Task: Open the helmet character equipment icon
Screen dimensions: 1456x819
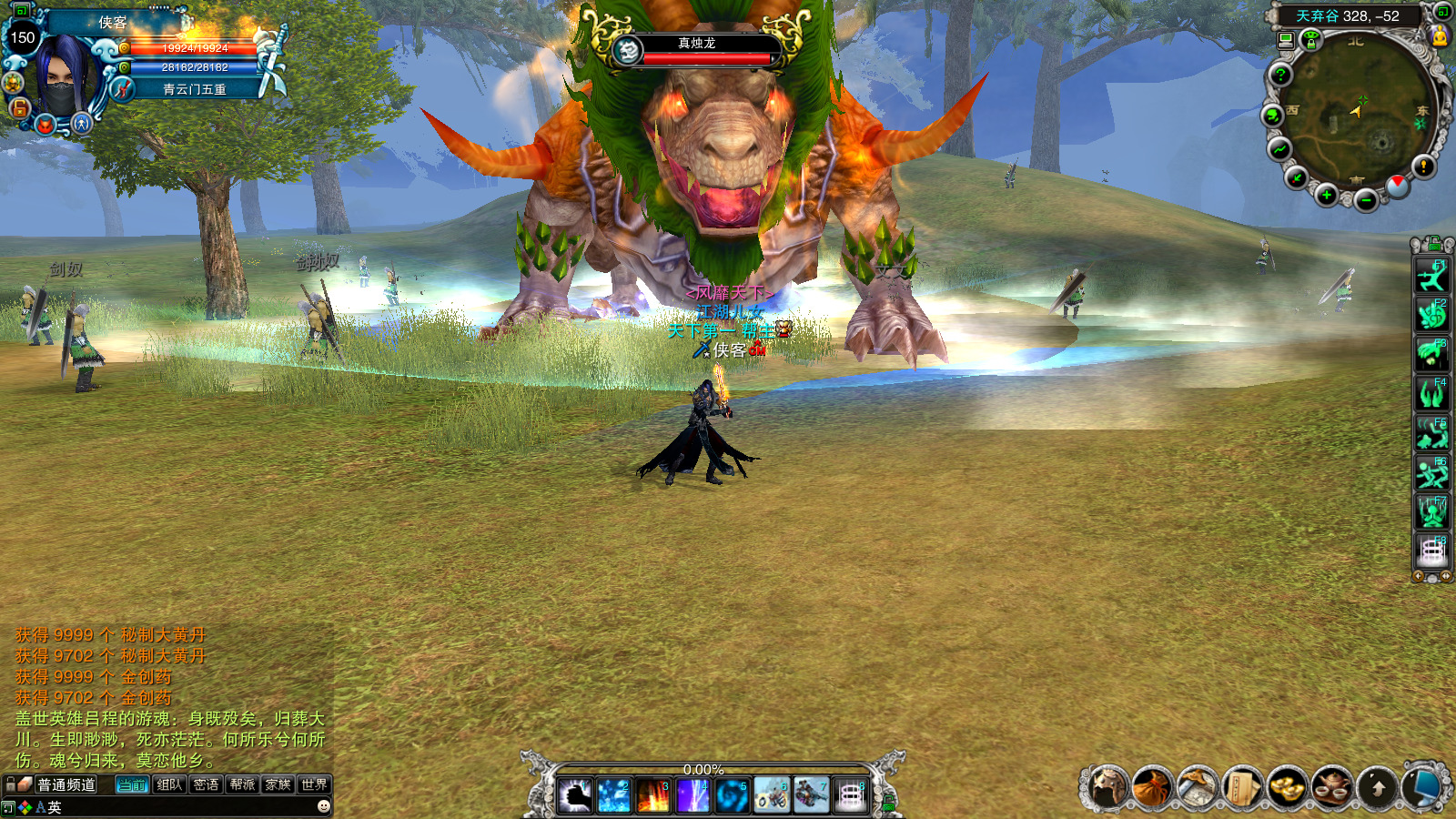Action: [1107, 786]
